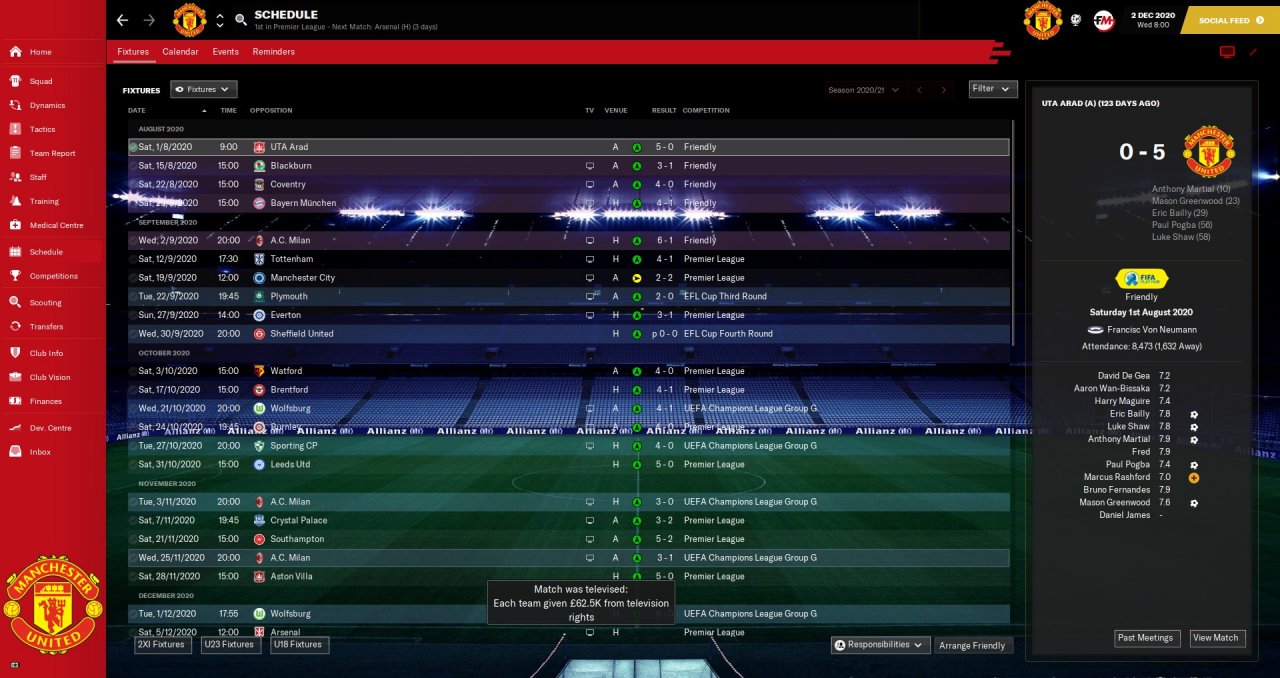Sort fixtures by the Date column header
Viewport: 1280px width, 678px height.
coord(137,110)
